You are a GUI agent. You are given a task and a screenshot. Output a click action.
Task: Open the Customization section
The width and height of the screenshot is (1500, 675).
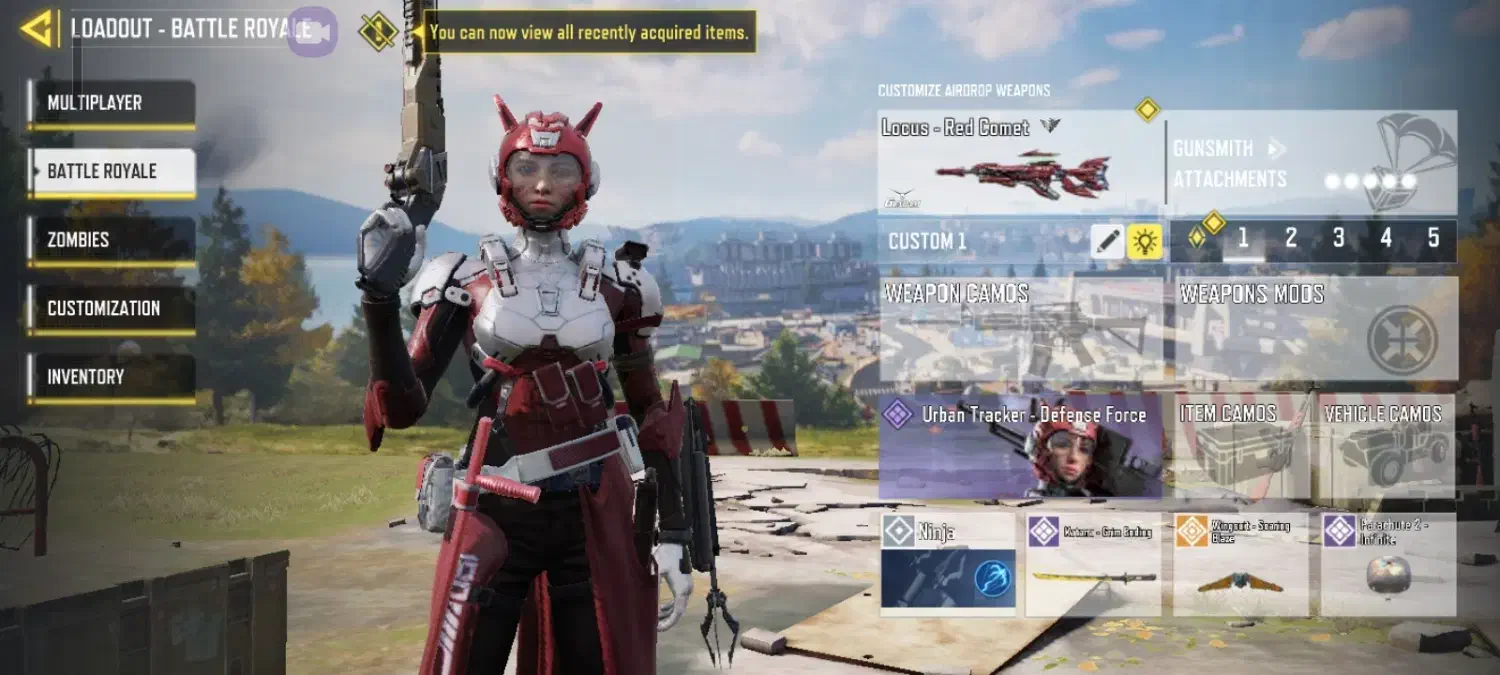(x=111, y=309)
